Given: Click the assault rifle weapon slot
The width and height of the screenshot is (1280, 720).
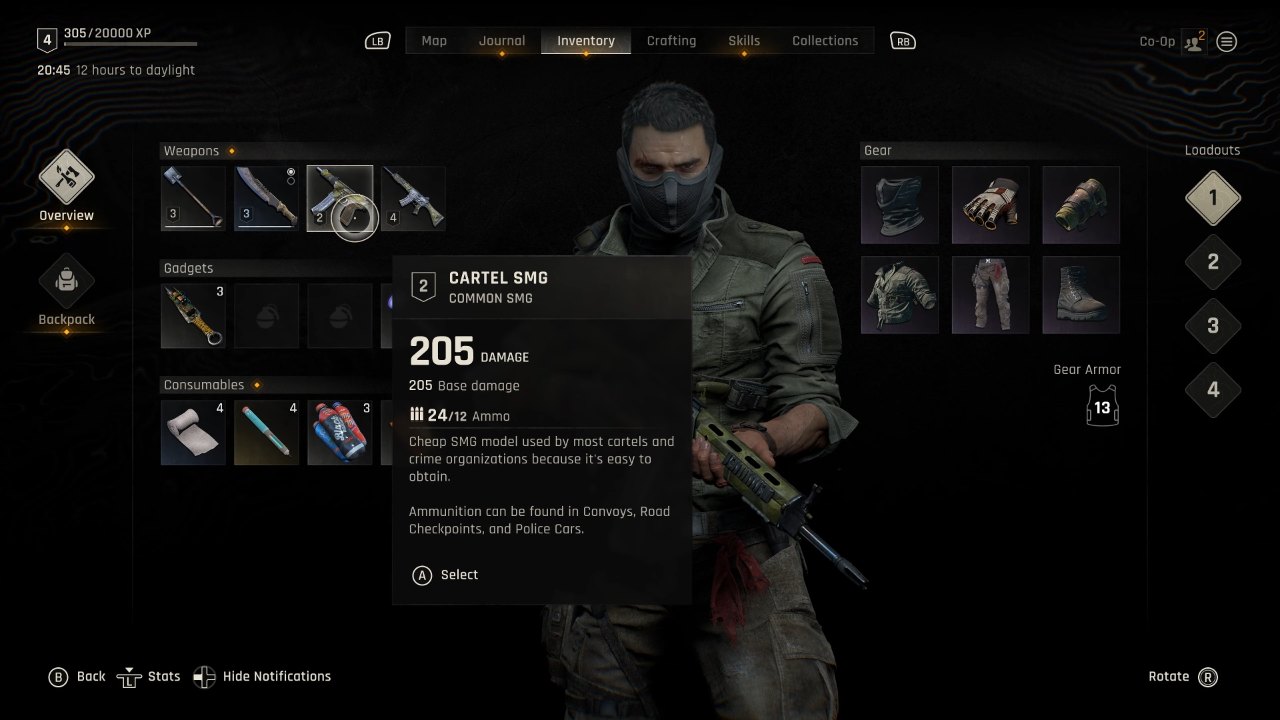Looking at the screenshot, I should tap(413, 197).
